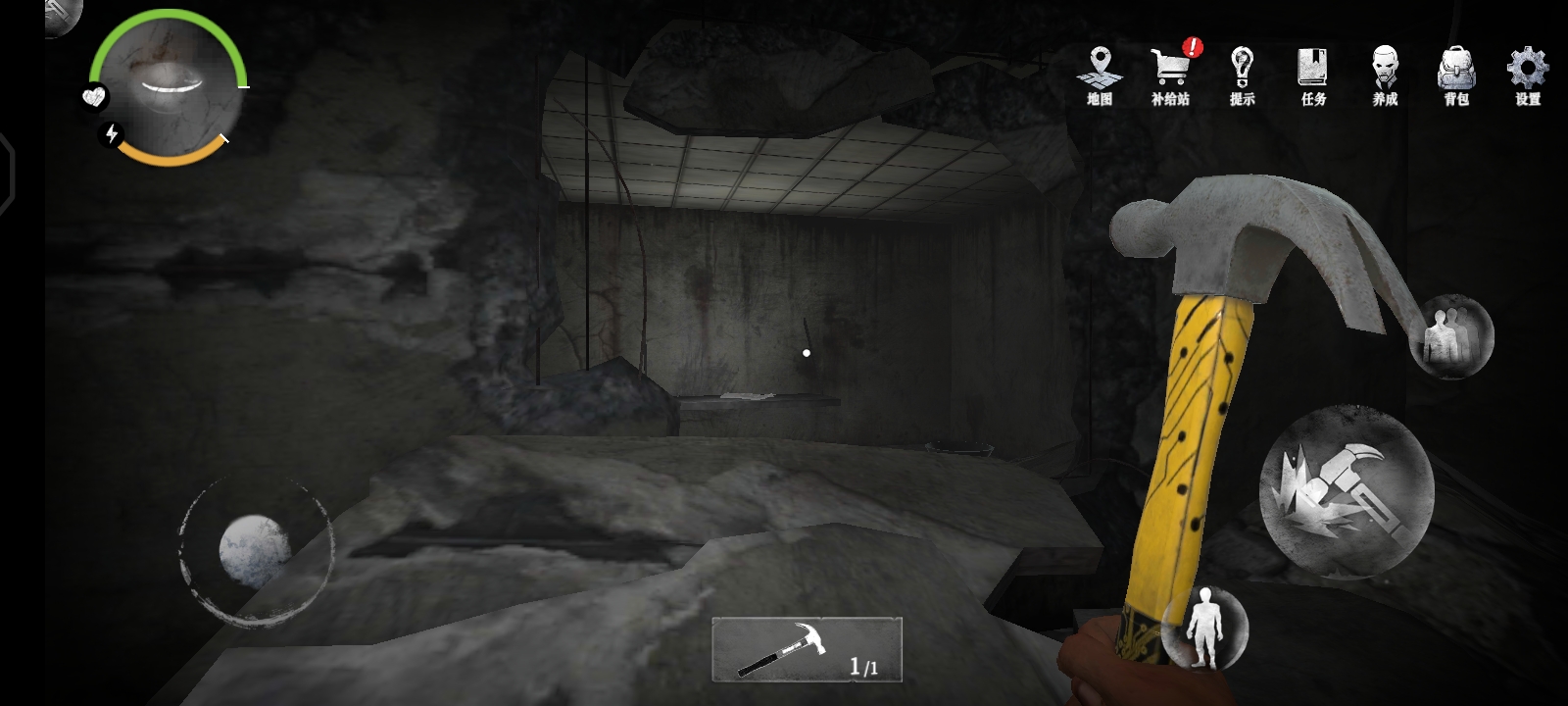This screenshot has height=706, width=1568.
Task: Open the supply station (补给站) shop
Action: pyautogui.click(x=1170, y=76)
